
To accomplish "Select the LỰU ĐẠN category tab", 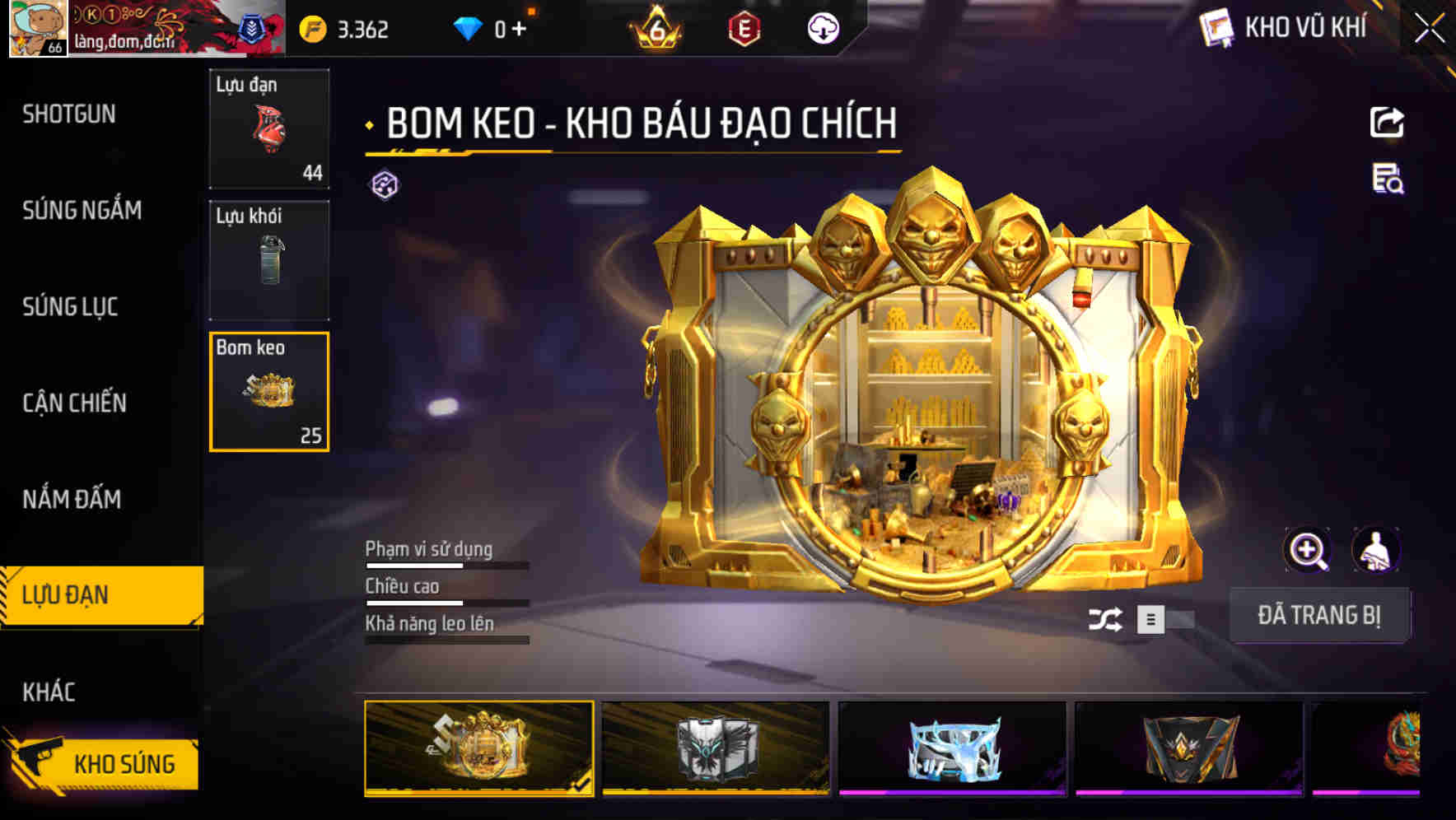I will pyautogui.click(x=68, y=594).
